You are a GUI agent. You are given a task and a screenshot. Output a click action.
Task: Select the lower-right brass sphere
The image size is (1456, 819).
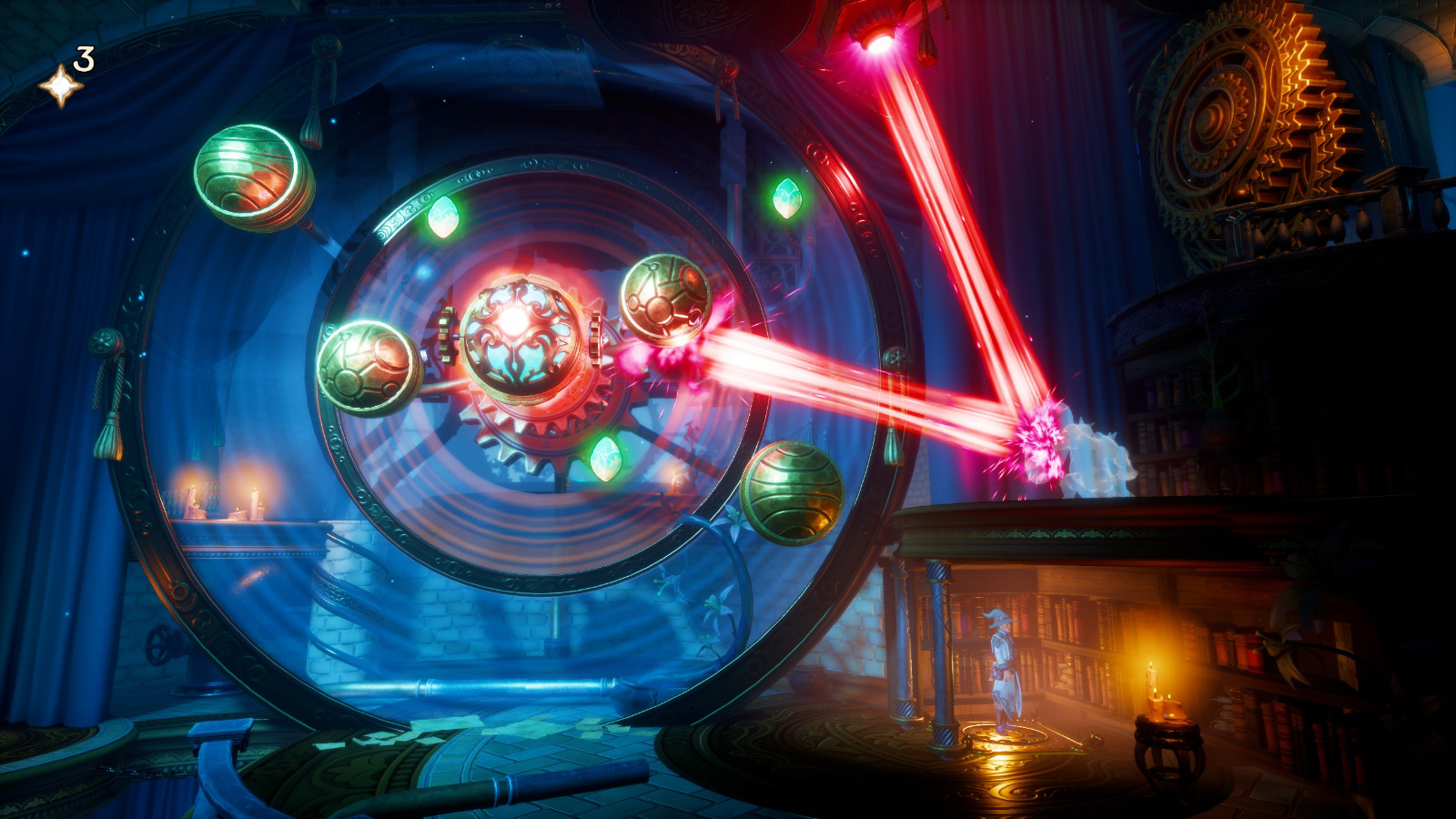(794, 492)
